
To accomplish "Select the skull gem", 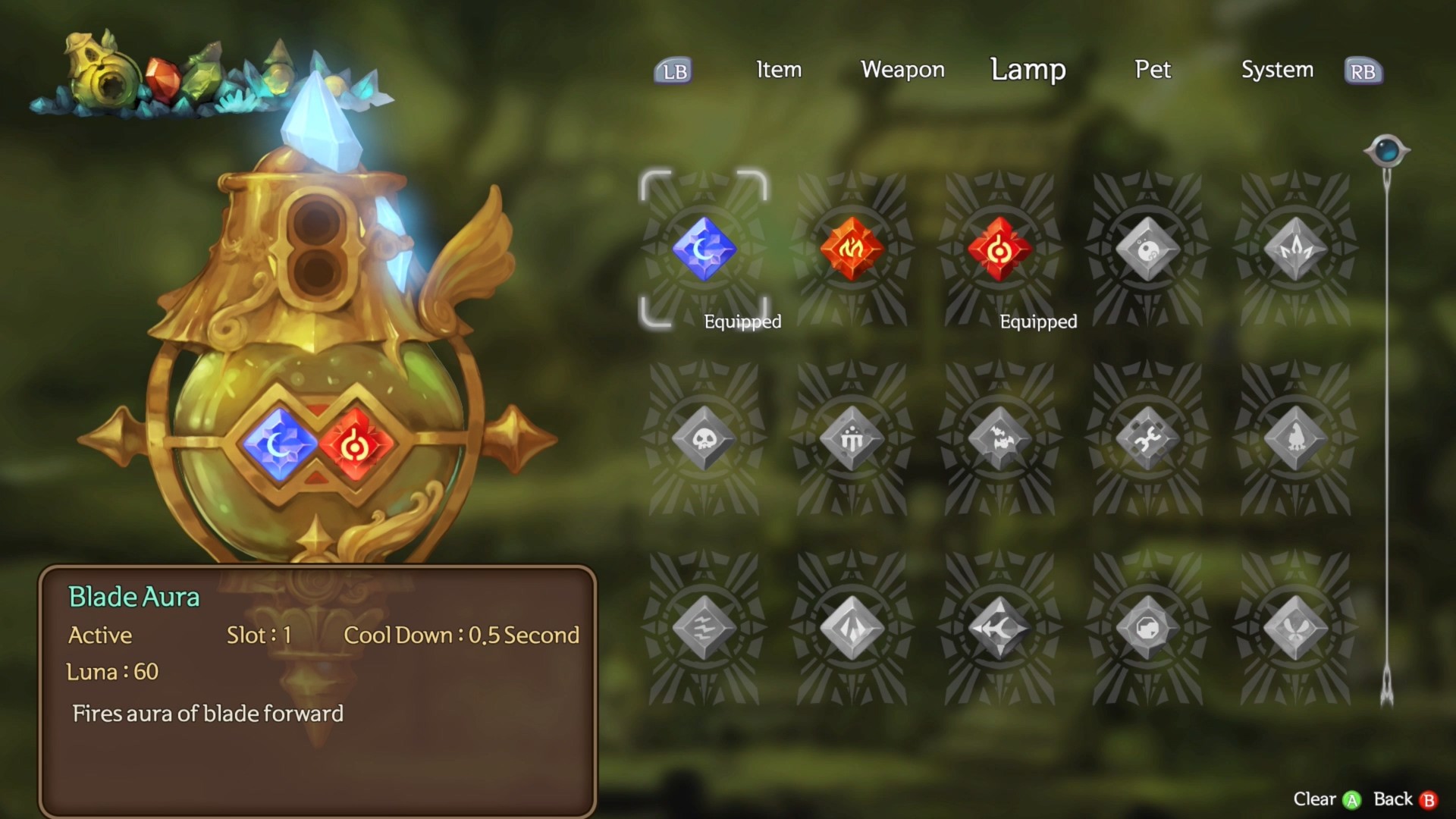I will [x=704, y=436].
